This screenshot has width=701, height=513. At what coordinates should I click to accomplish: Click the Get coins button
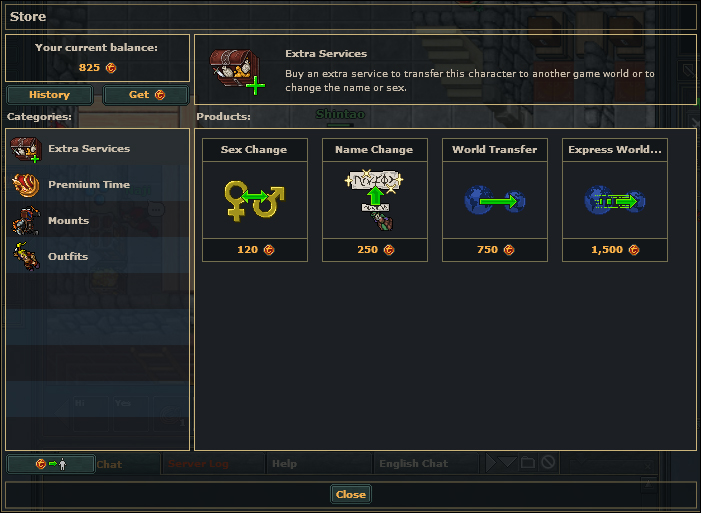pos(145,95)
